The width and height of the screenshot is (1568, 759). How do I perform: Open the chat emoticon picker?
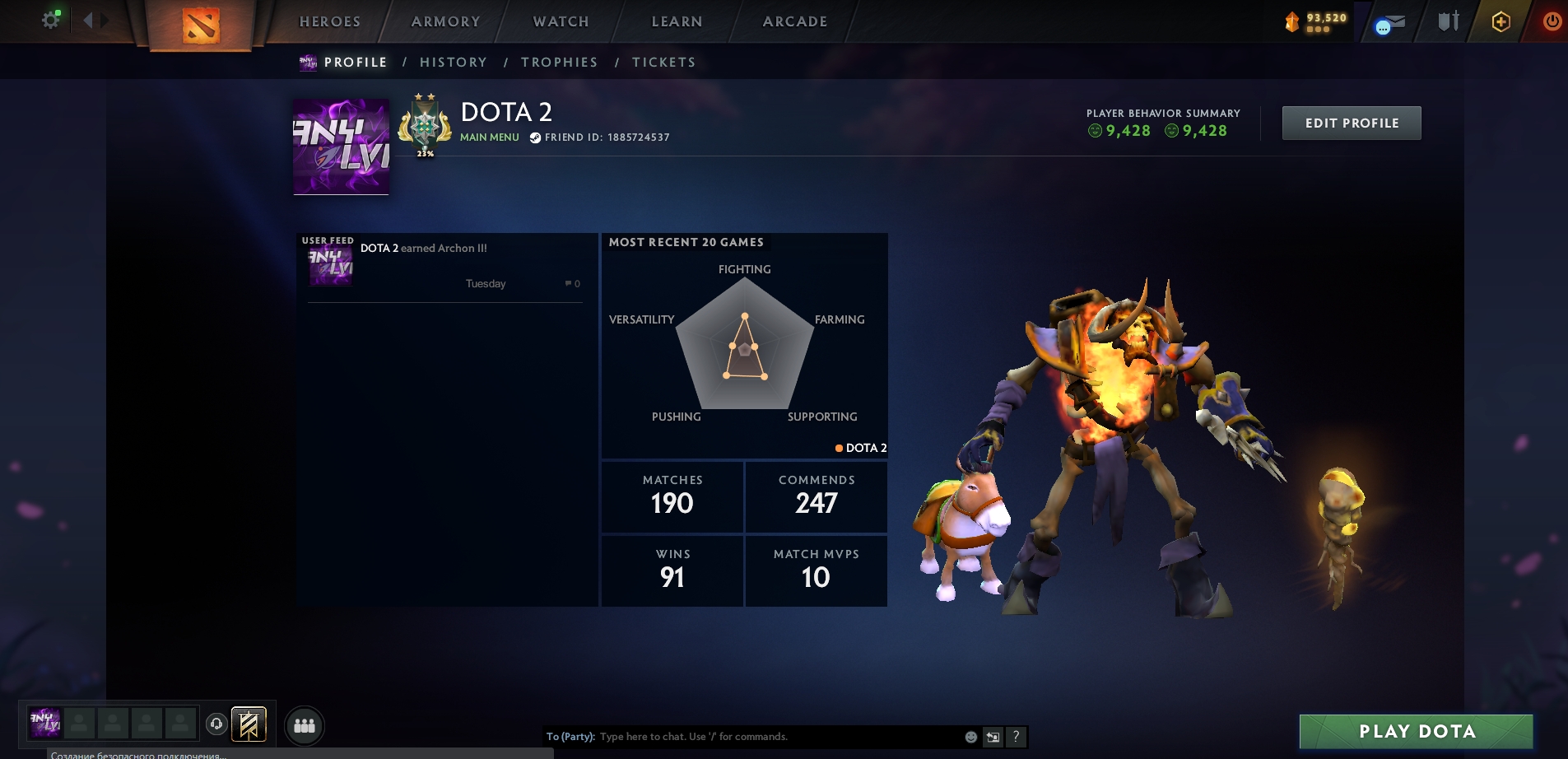click(x=971, y=737)
